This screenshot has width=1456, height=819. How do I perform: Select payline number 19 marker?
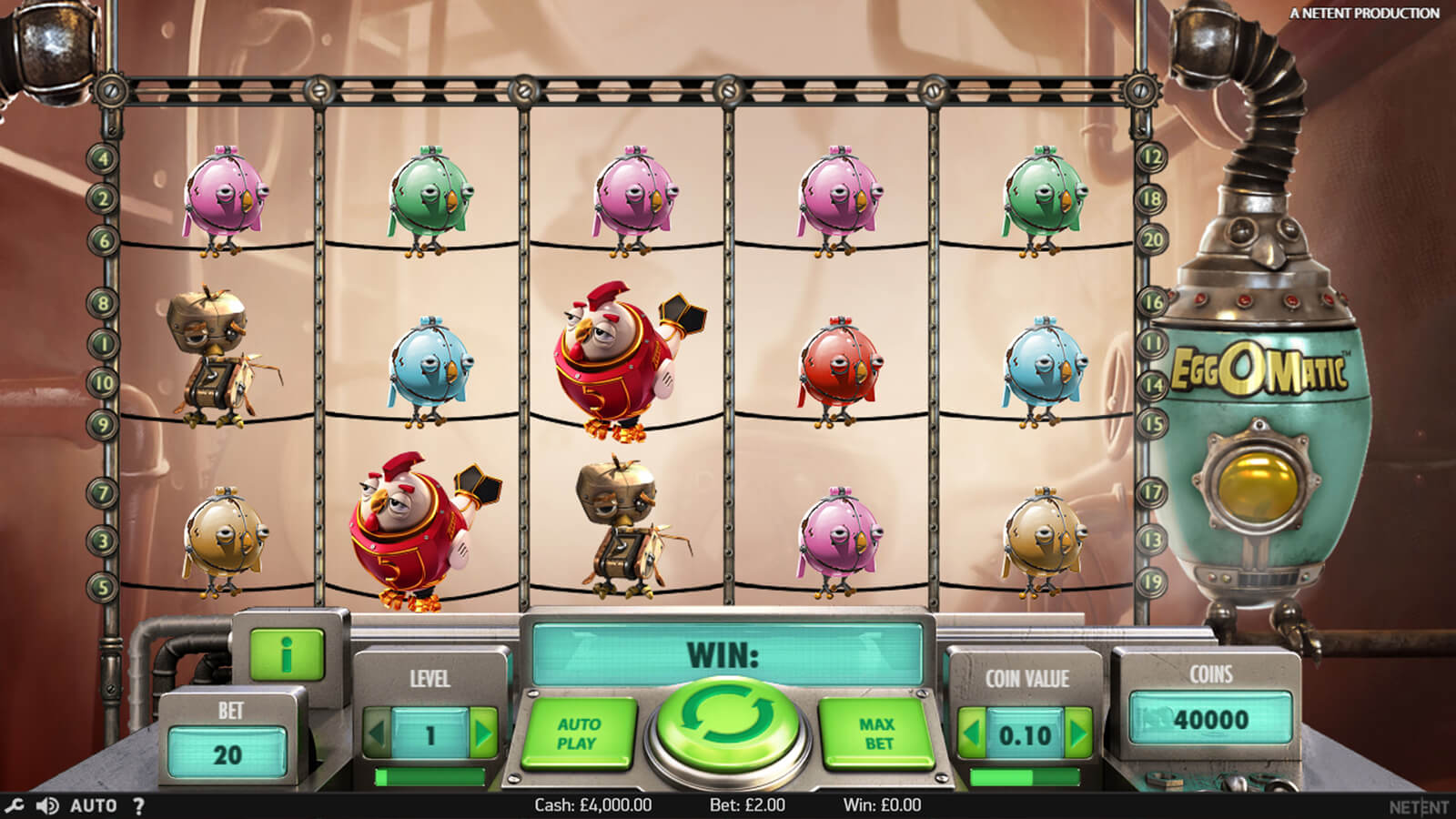coord(1153,582)
